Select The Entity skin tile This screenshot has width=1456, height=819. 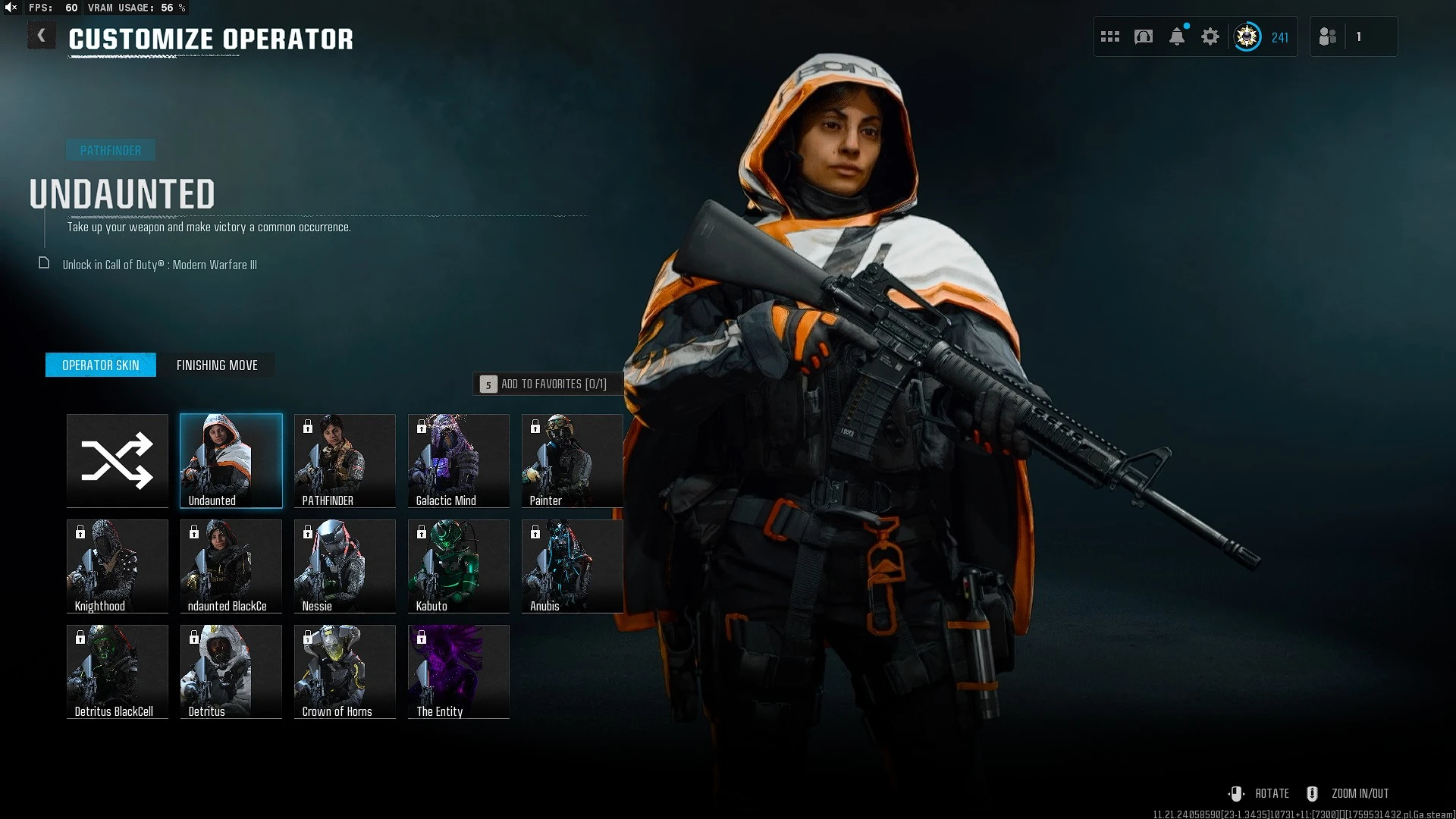pos(459,671)
